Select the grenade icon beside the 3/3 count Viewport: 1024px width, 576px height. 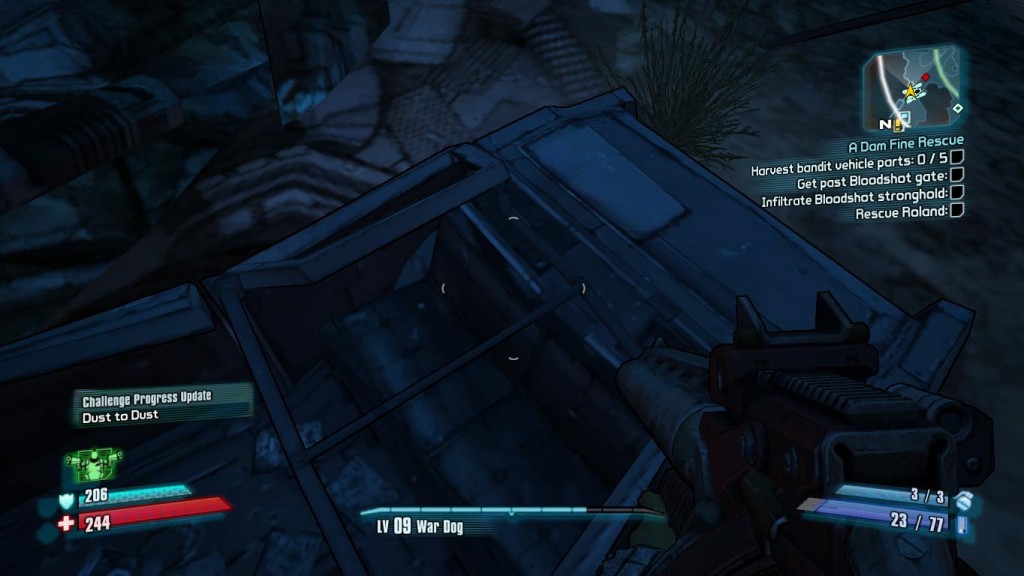[x=962, y=498]
